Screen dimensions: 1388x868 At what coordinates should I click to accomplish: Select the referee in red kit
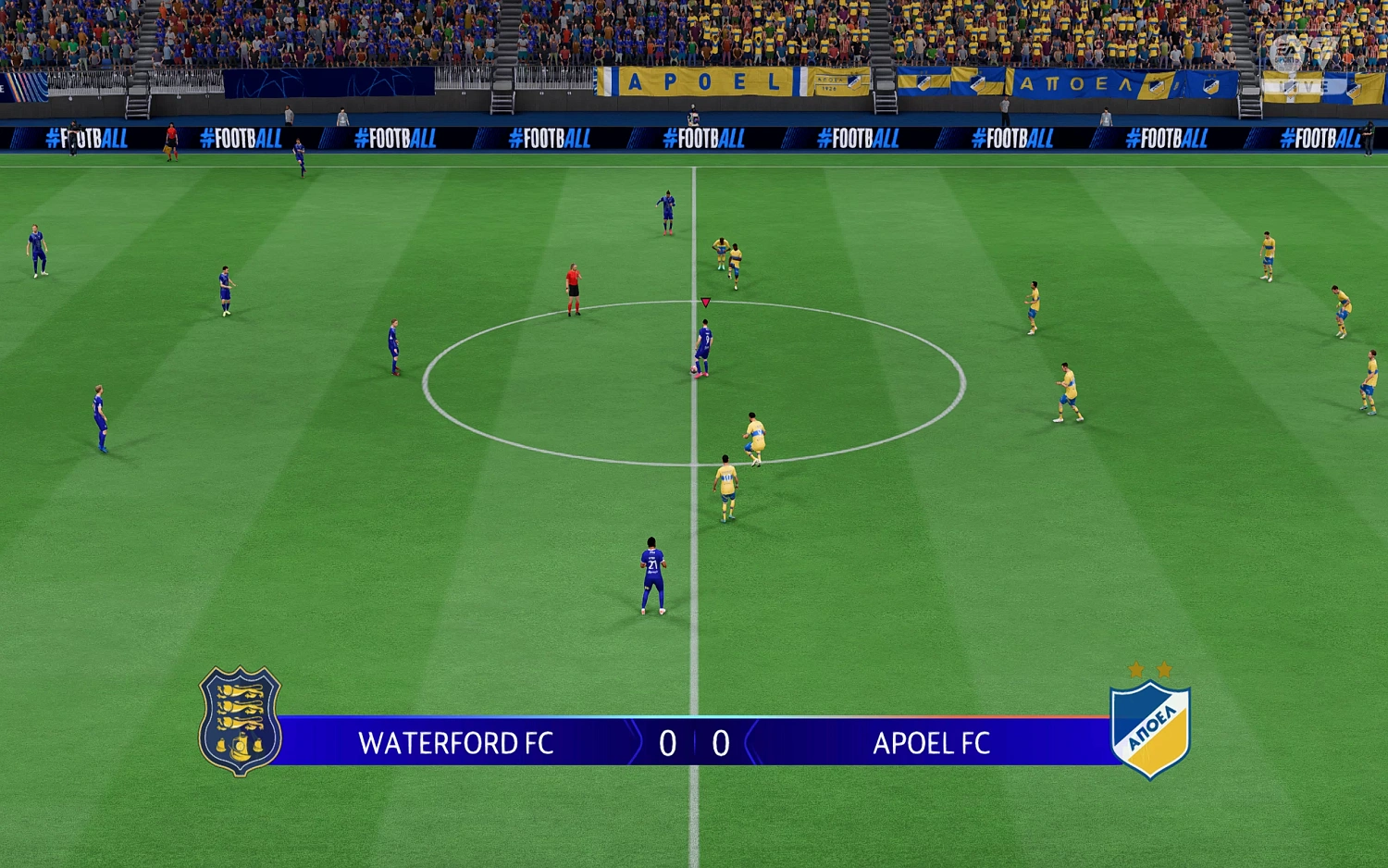coord(572,287)
